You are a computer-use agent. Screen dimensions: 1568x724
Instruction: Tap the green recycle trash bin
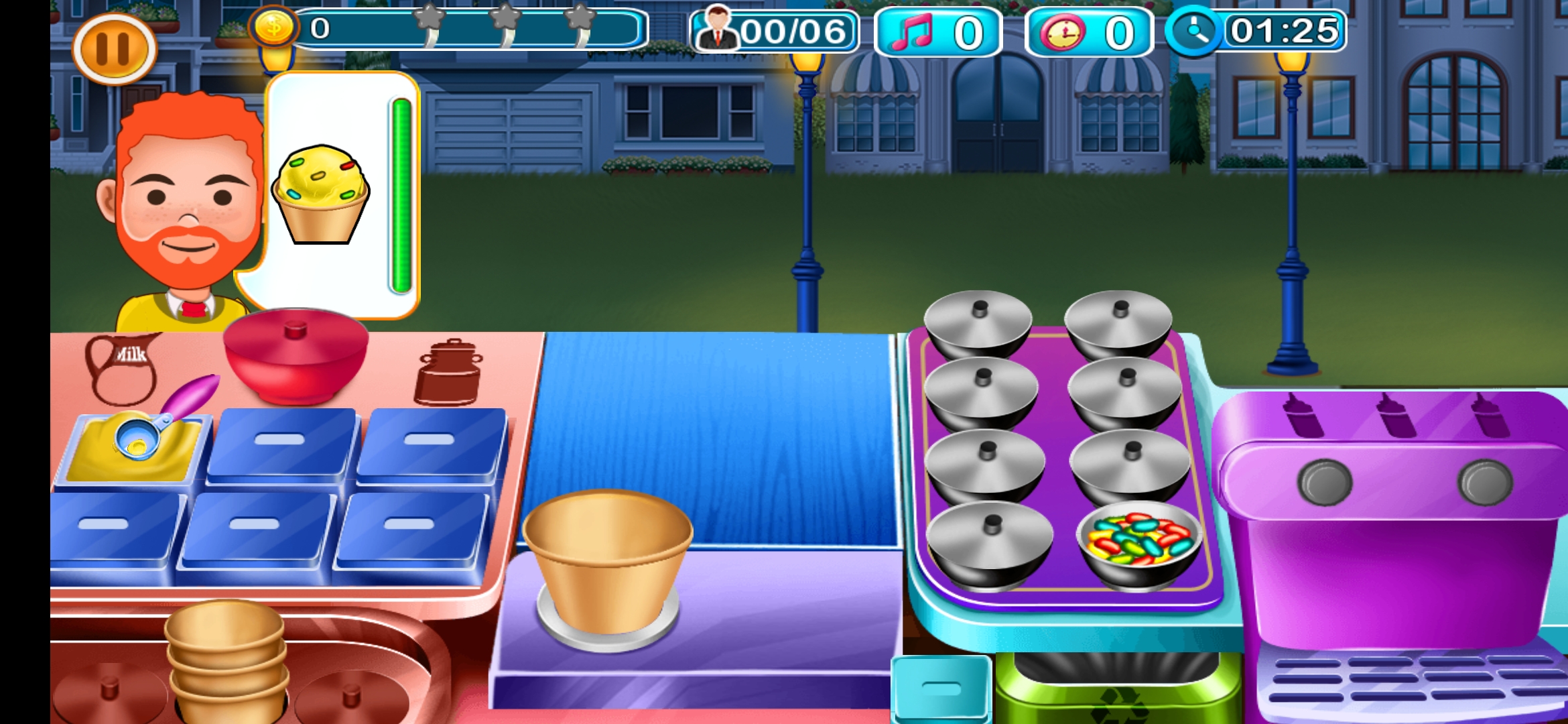coord(1116,690)
